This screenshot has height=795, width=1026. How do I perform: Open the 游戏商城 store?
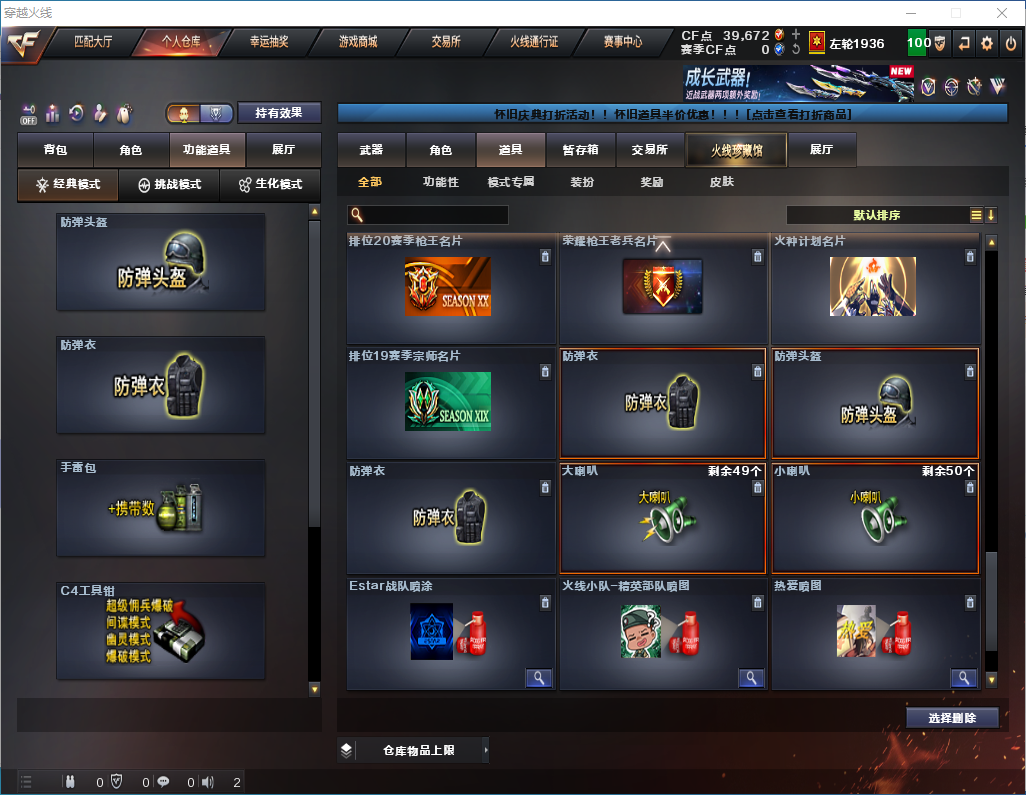pyautogui.click(x=357, y=42)
